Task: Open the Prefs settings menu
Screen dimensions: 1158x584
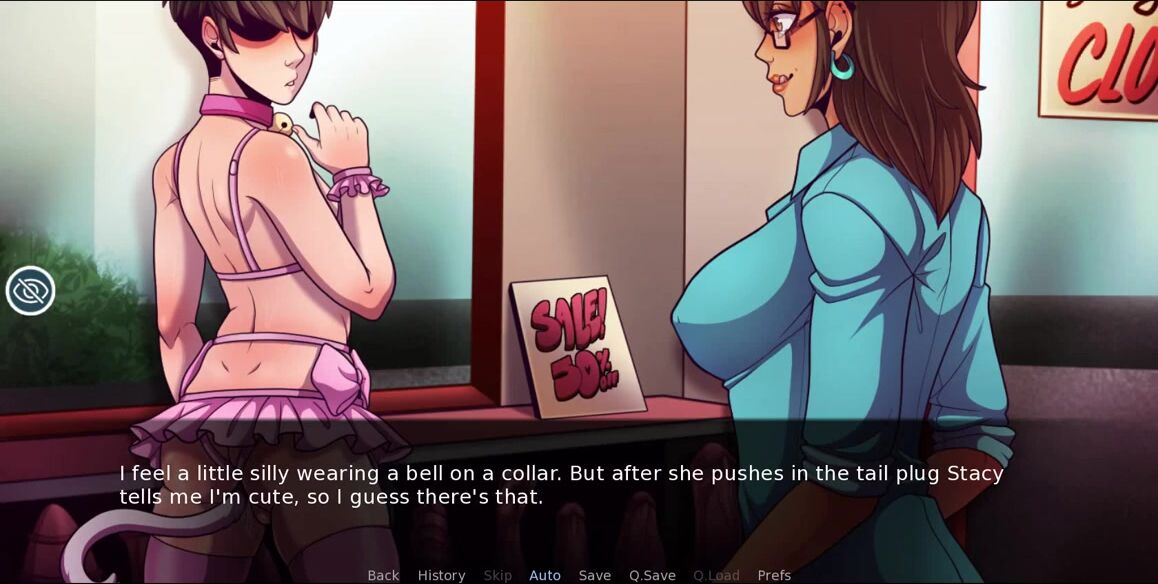Action: [774, 575]
